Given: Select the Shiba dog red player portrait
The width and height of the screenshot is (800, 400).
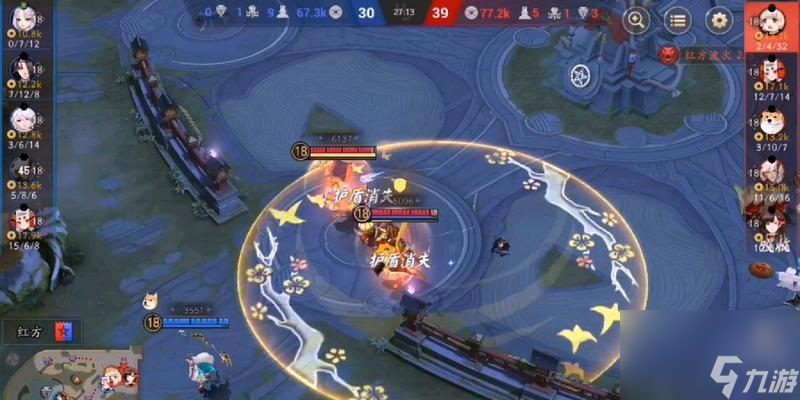Looking at the screenshot, I should 771,122.
